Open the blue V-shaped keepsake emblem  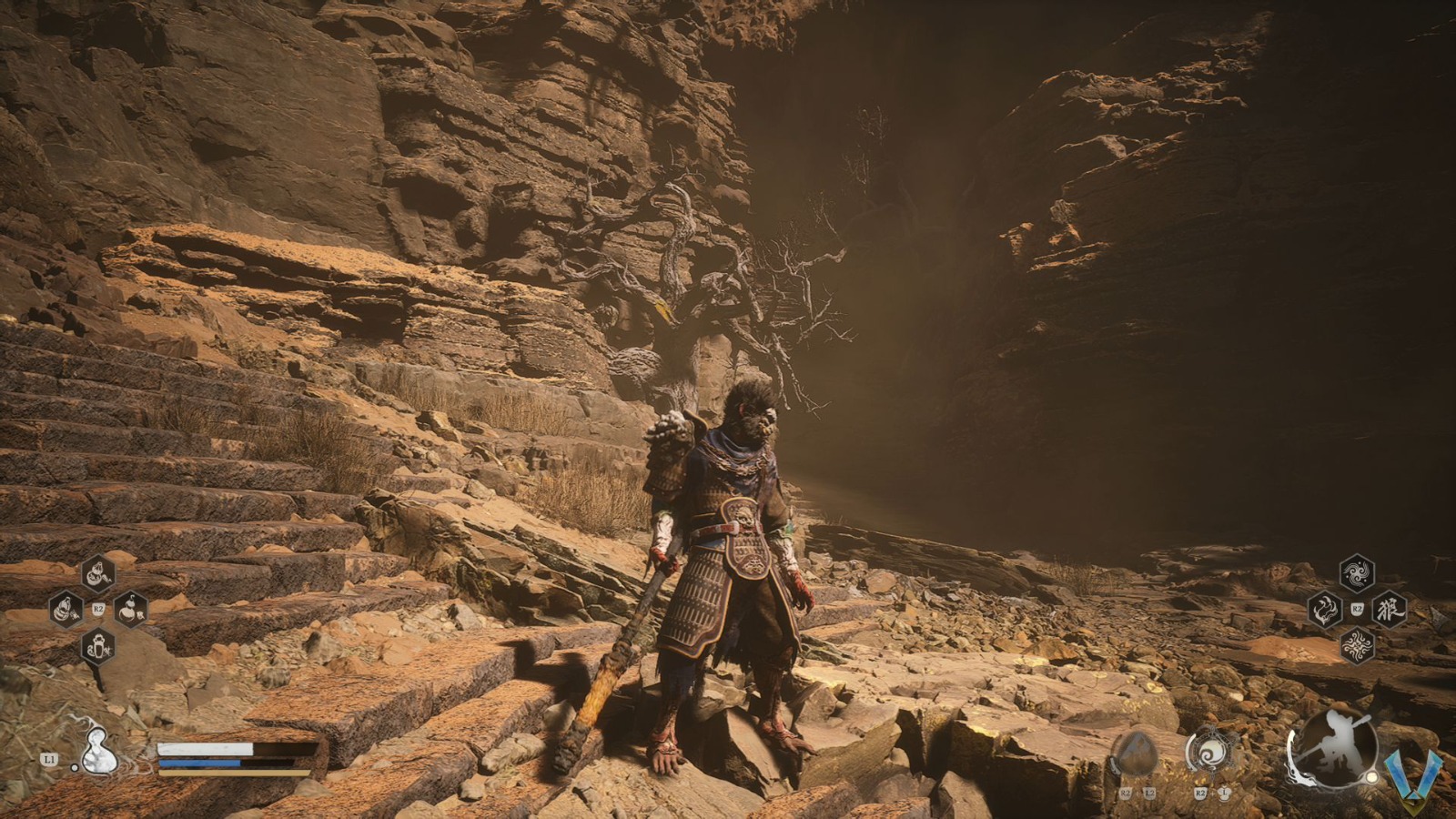tap(1415, 773)
